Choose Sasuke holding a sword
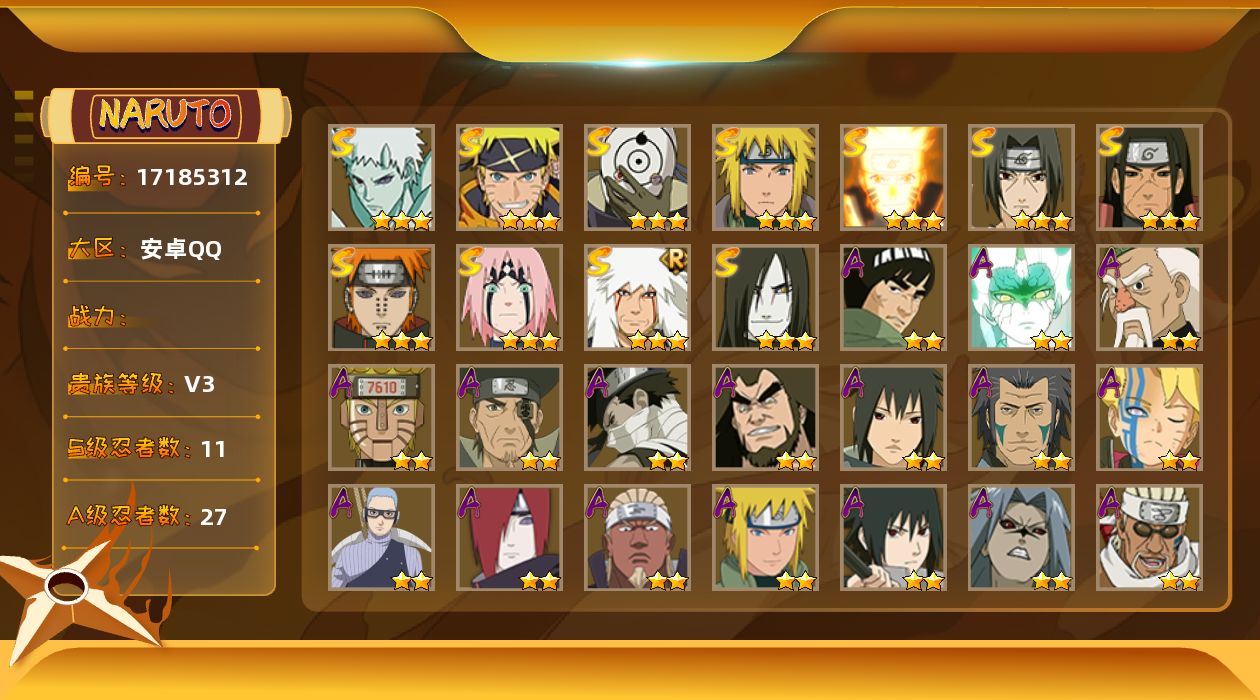This screenshot has height=700, width=1260. click(893, 538)
